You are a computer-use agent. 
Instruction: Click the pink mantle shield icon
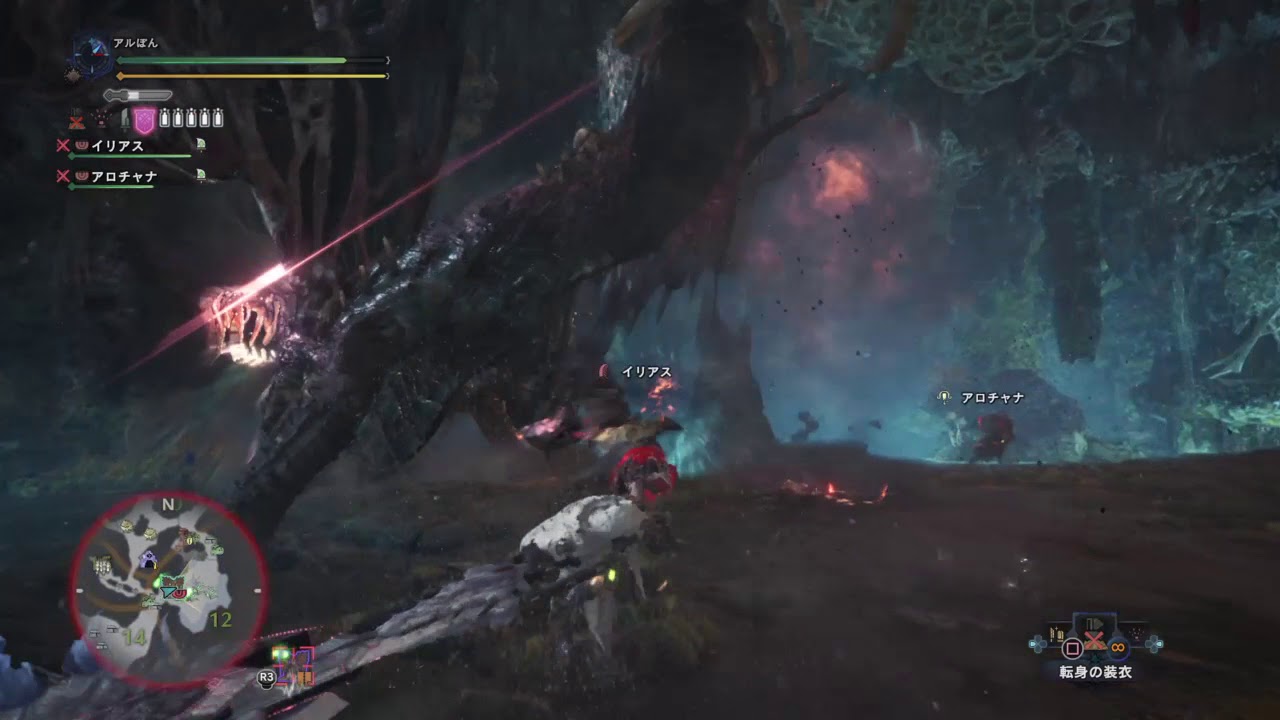[x=144, y=120]
